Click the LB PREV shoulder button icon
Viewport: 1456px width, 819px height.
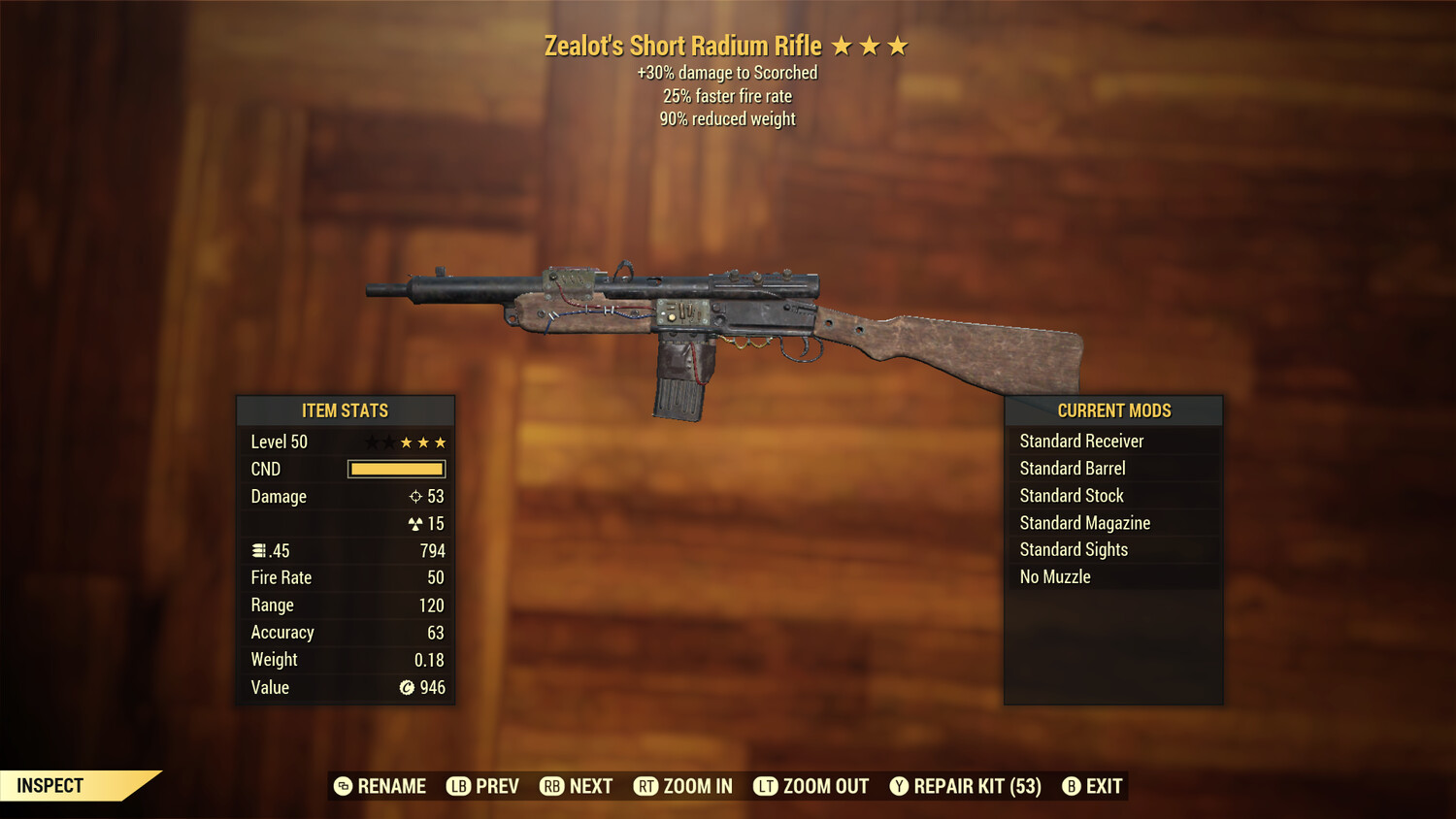pyautogui.click(x=456, y=786)
